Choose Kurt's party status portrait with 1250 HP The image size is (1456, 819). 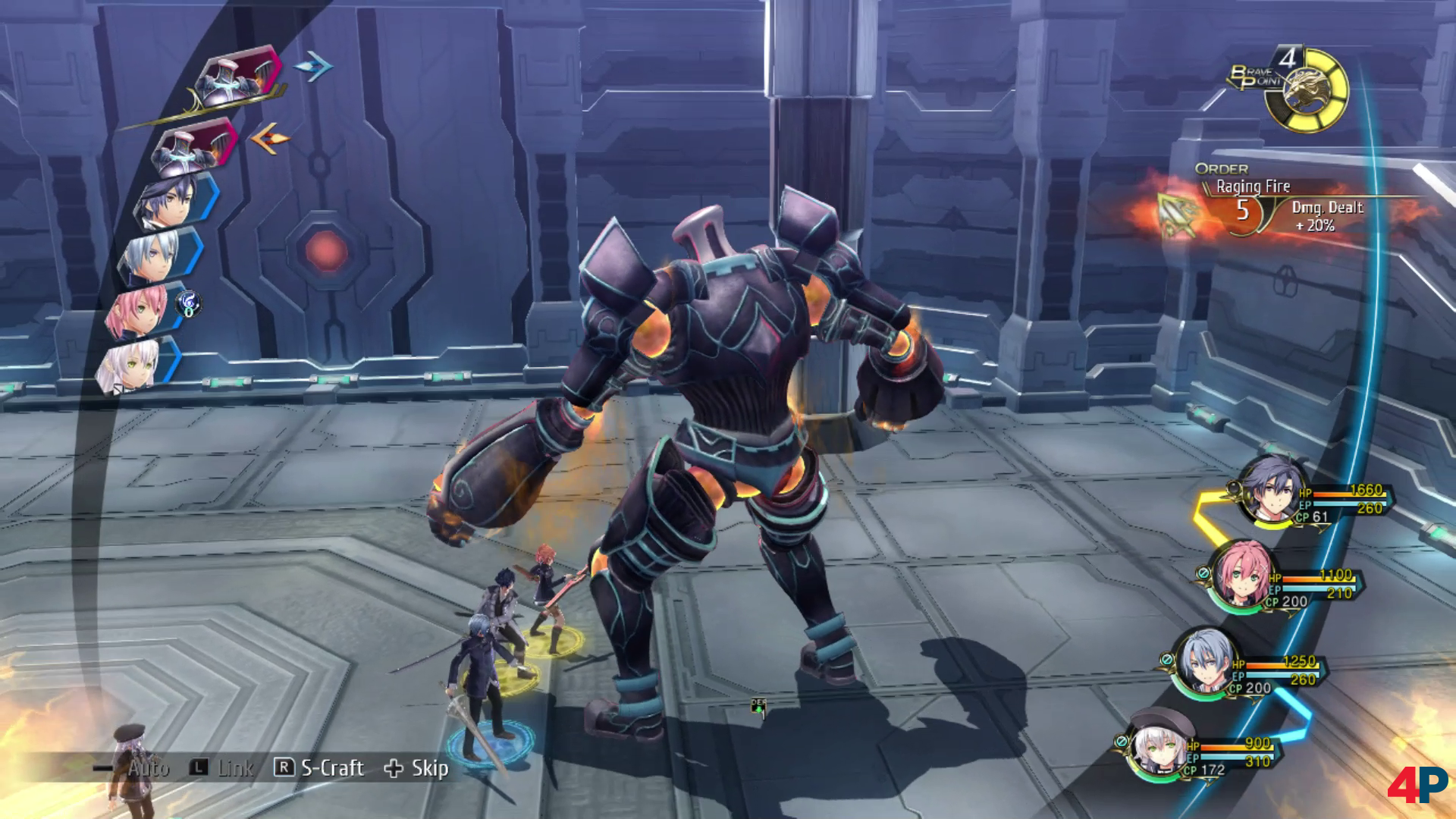1203,661
